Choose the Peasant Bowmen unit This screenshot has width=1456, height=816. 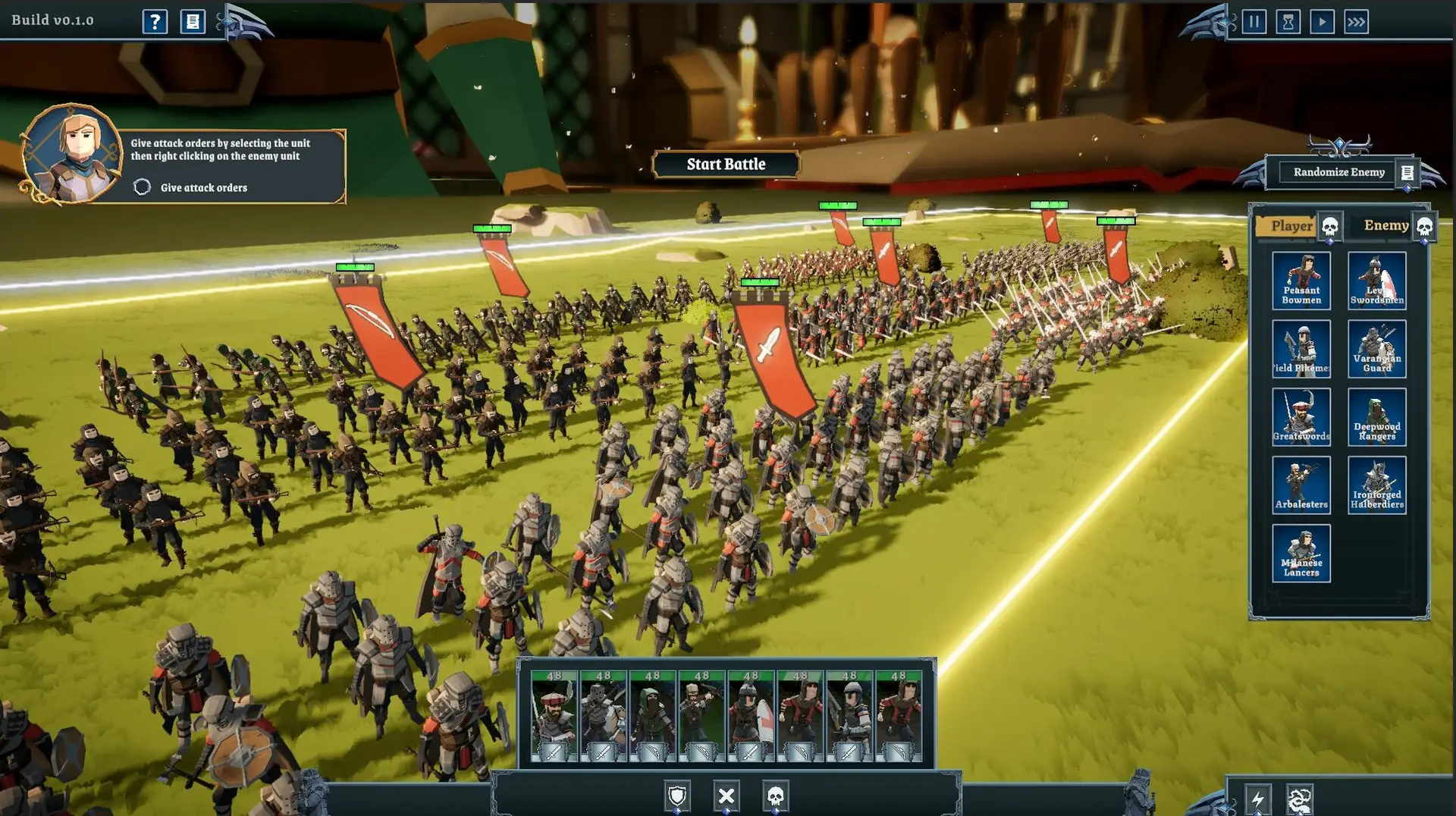tap(1301, 281)
